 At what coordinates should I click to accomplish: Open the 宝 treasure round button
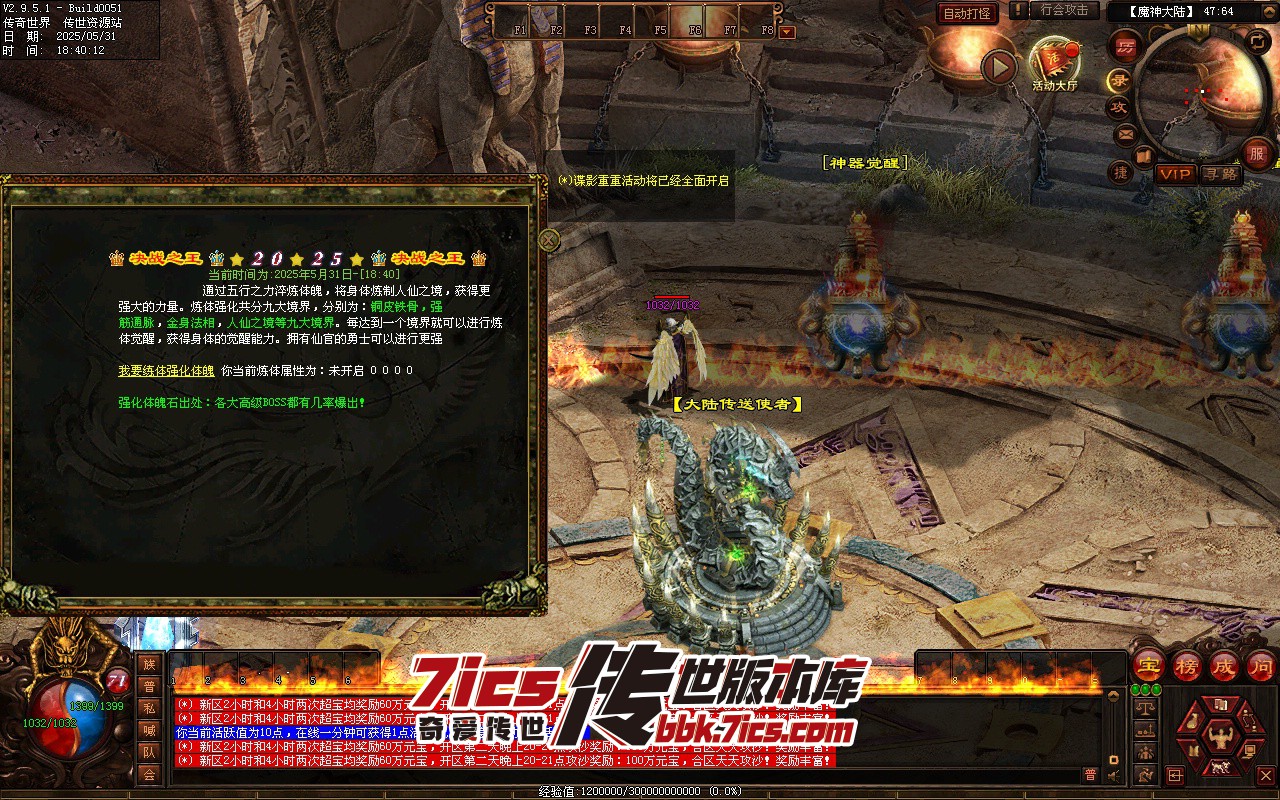(1149, 665)
